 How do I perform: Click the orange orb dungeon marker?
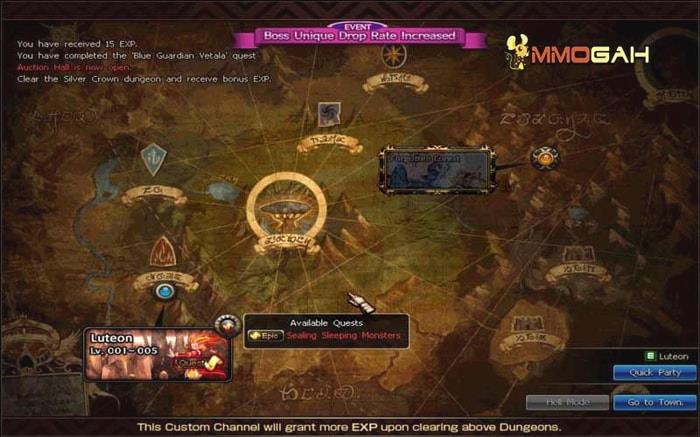tap(545, 157)
